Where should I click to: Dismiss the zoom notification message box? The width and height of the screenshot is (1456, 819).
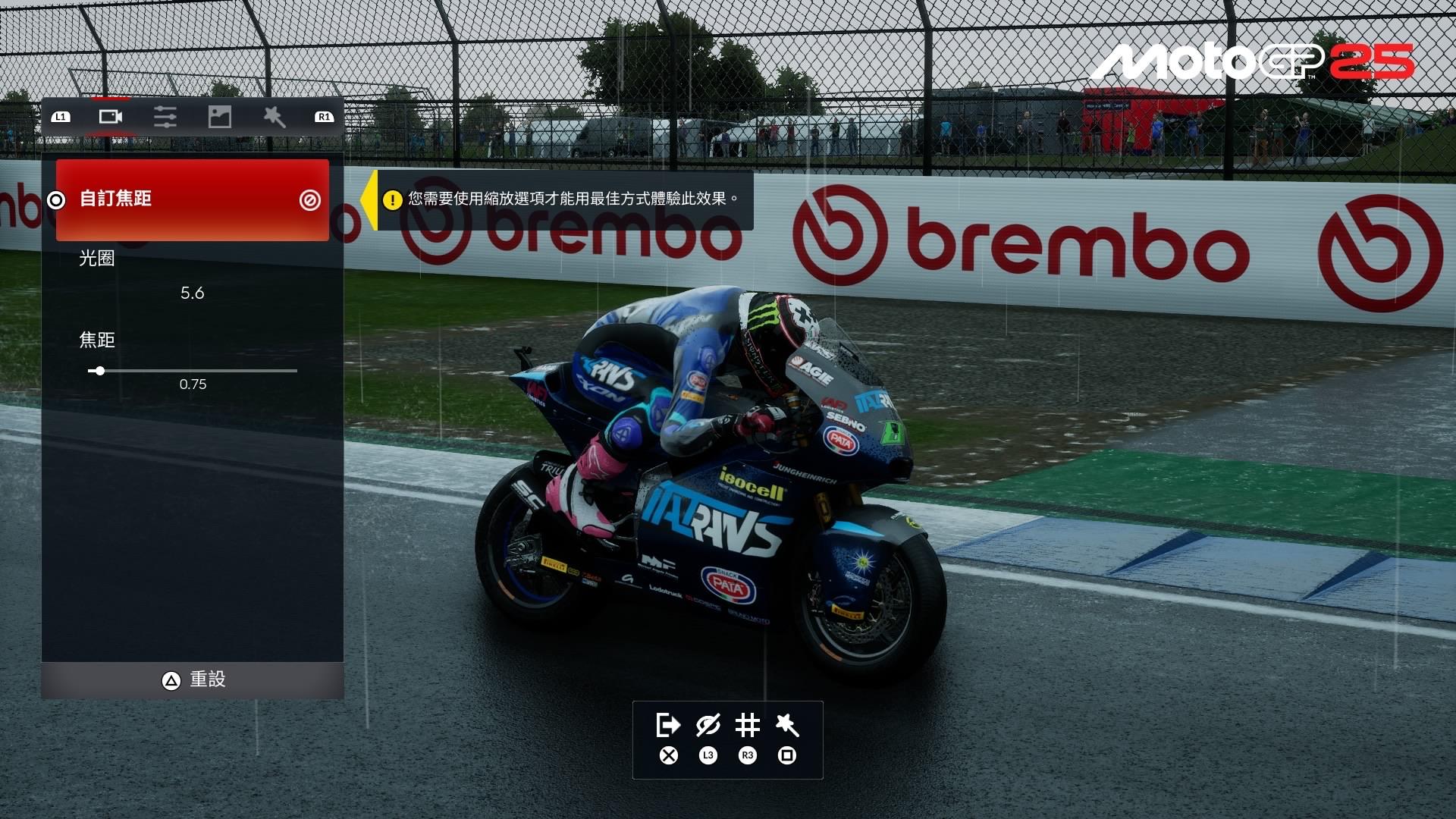click(x=566, y=200)
